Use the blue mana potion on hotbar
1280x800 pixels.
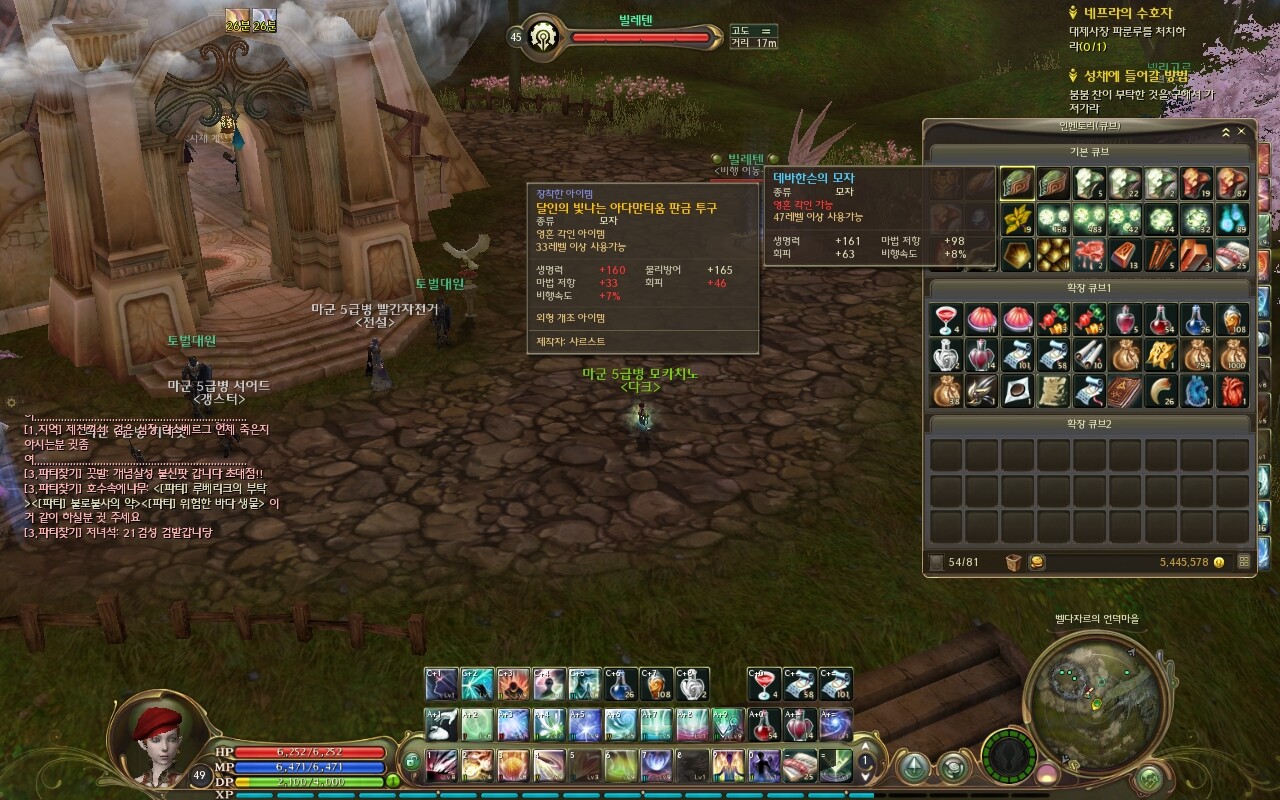[620, 685]
